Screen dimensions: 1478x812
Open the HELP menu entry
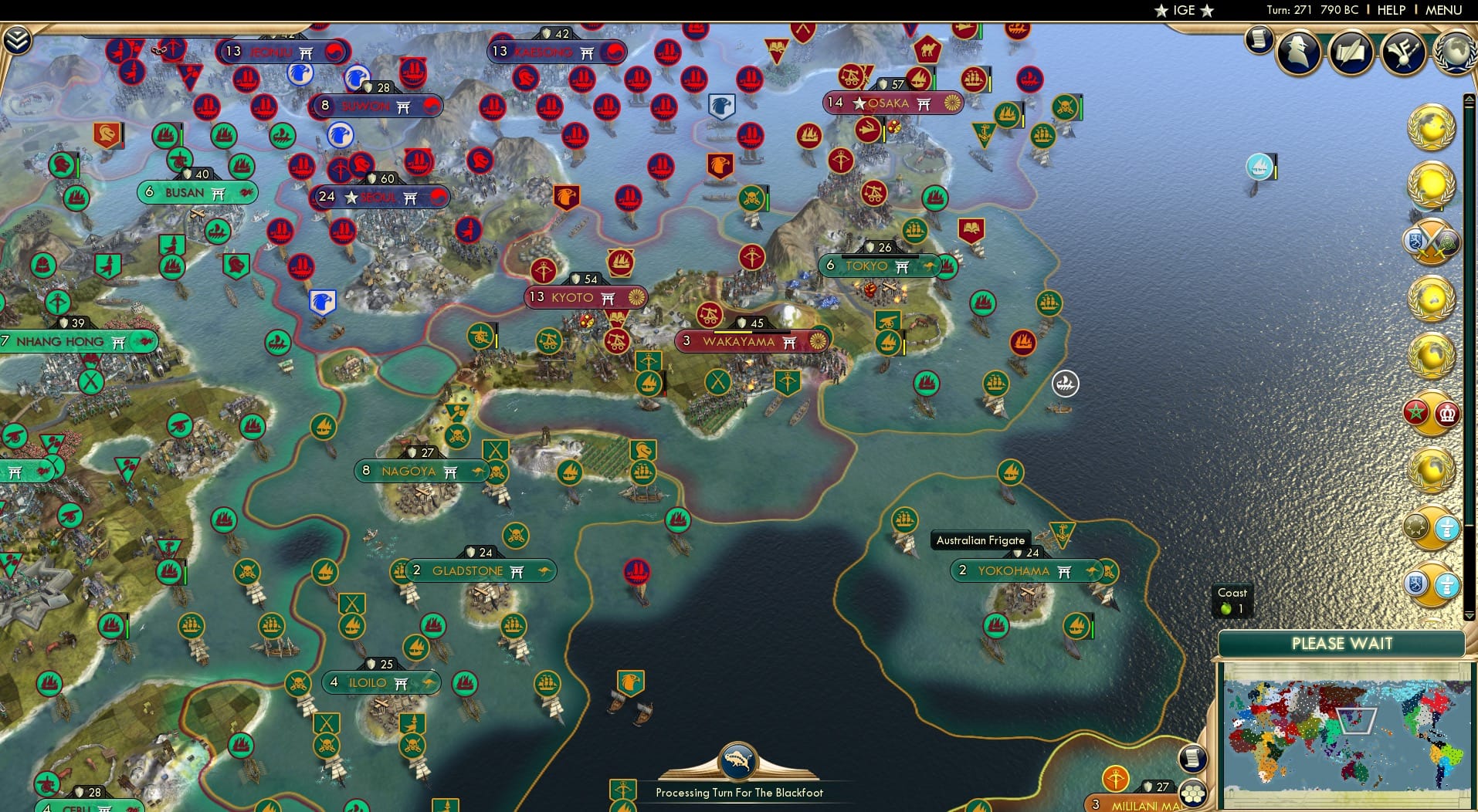tap(1391, 11)
